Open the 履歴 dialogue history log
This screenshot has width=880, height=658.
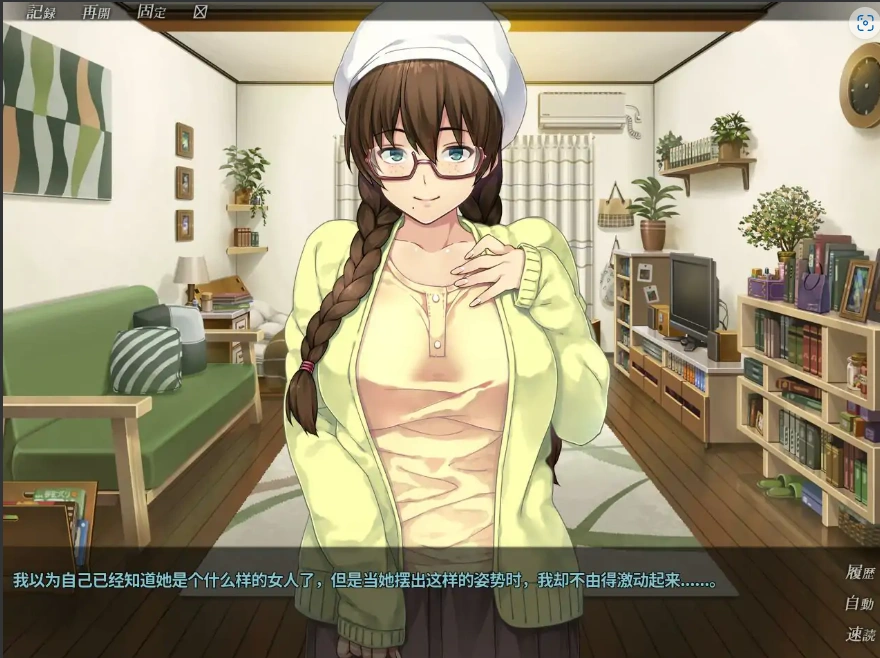click(x=859, y=573)
